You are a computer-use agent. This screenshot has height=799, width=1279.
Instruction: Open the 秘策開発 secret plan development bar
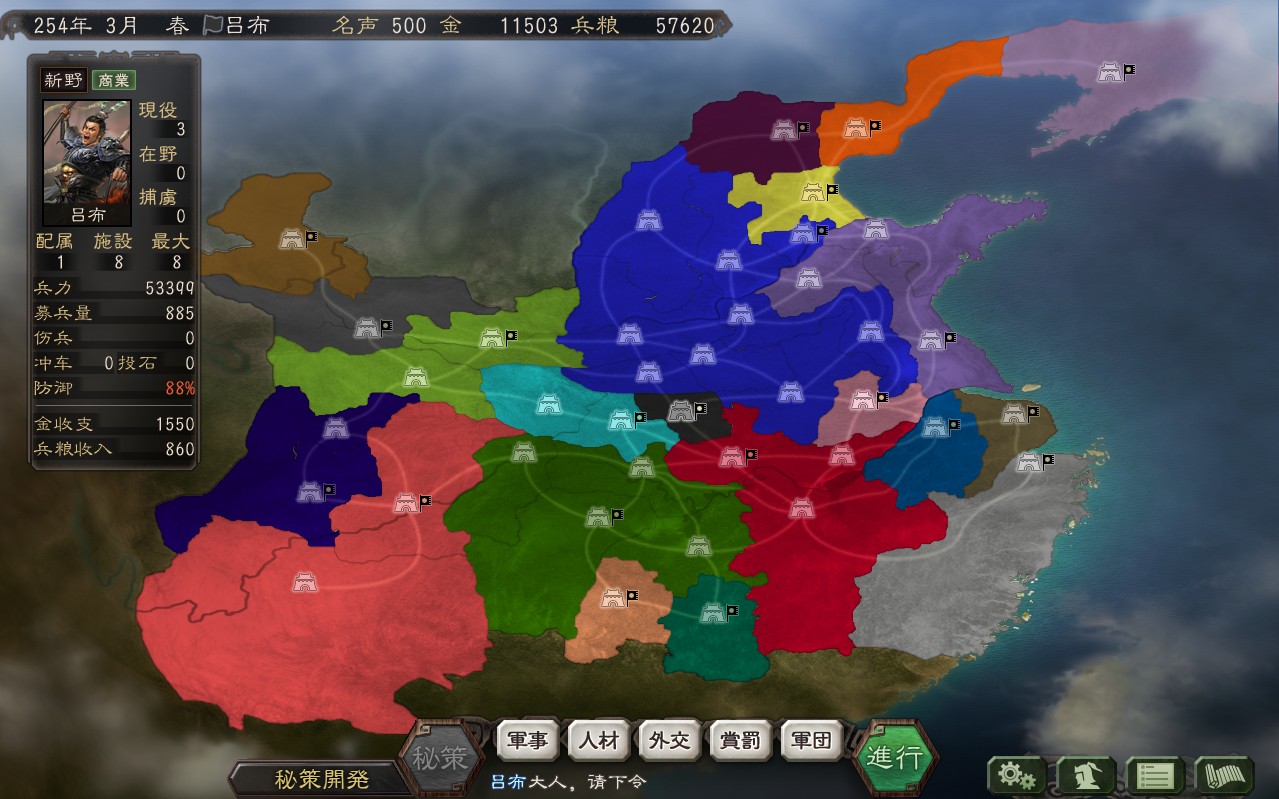(x=321, y=779)
